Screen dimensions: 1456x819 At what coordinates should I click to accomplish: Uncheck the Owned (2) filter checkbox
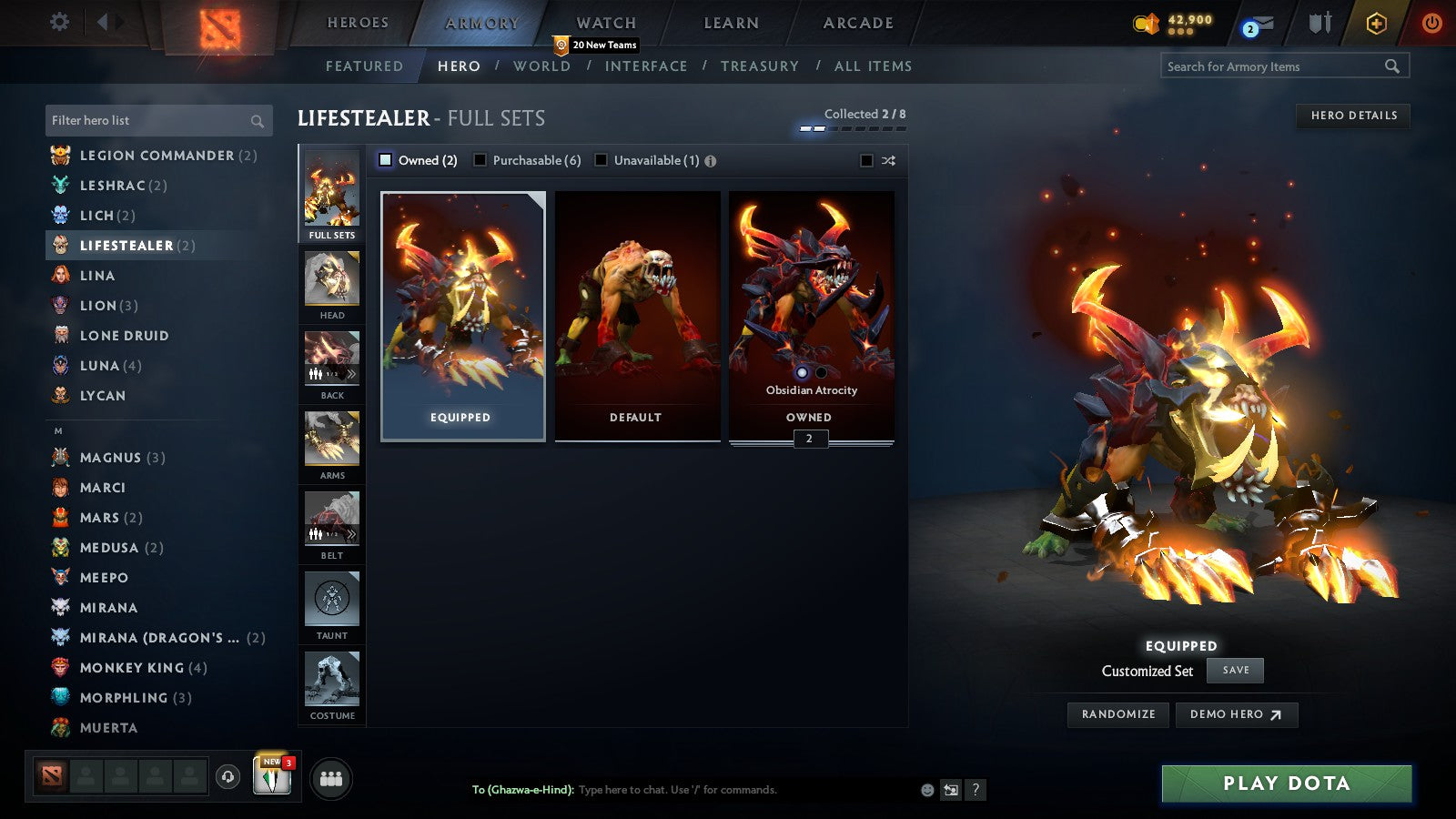click(387, 160)
